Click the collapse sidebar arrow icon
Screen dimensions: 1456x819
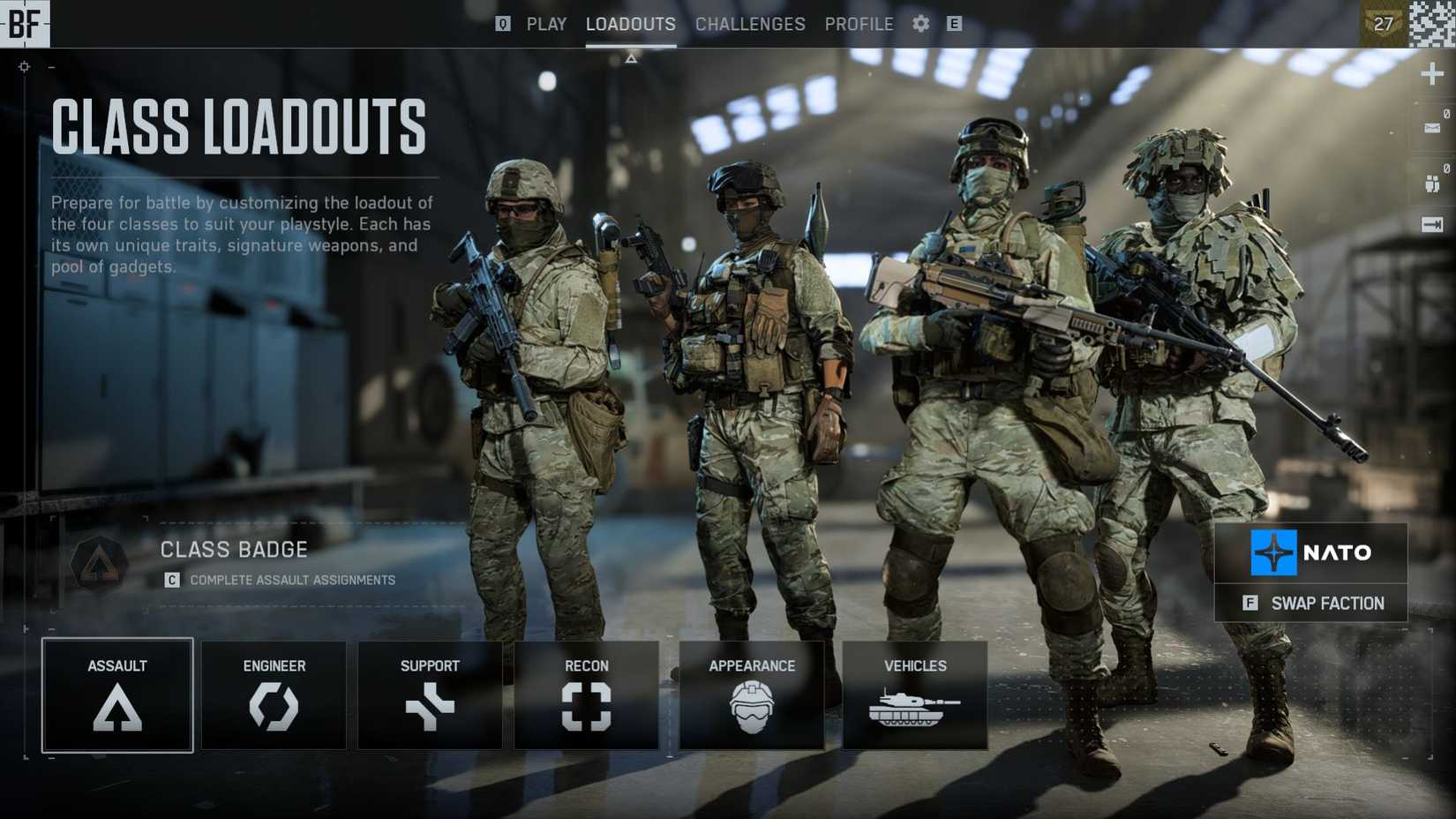click(x=1434, y=222)
